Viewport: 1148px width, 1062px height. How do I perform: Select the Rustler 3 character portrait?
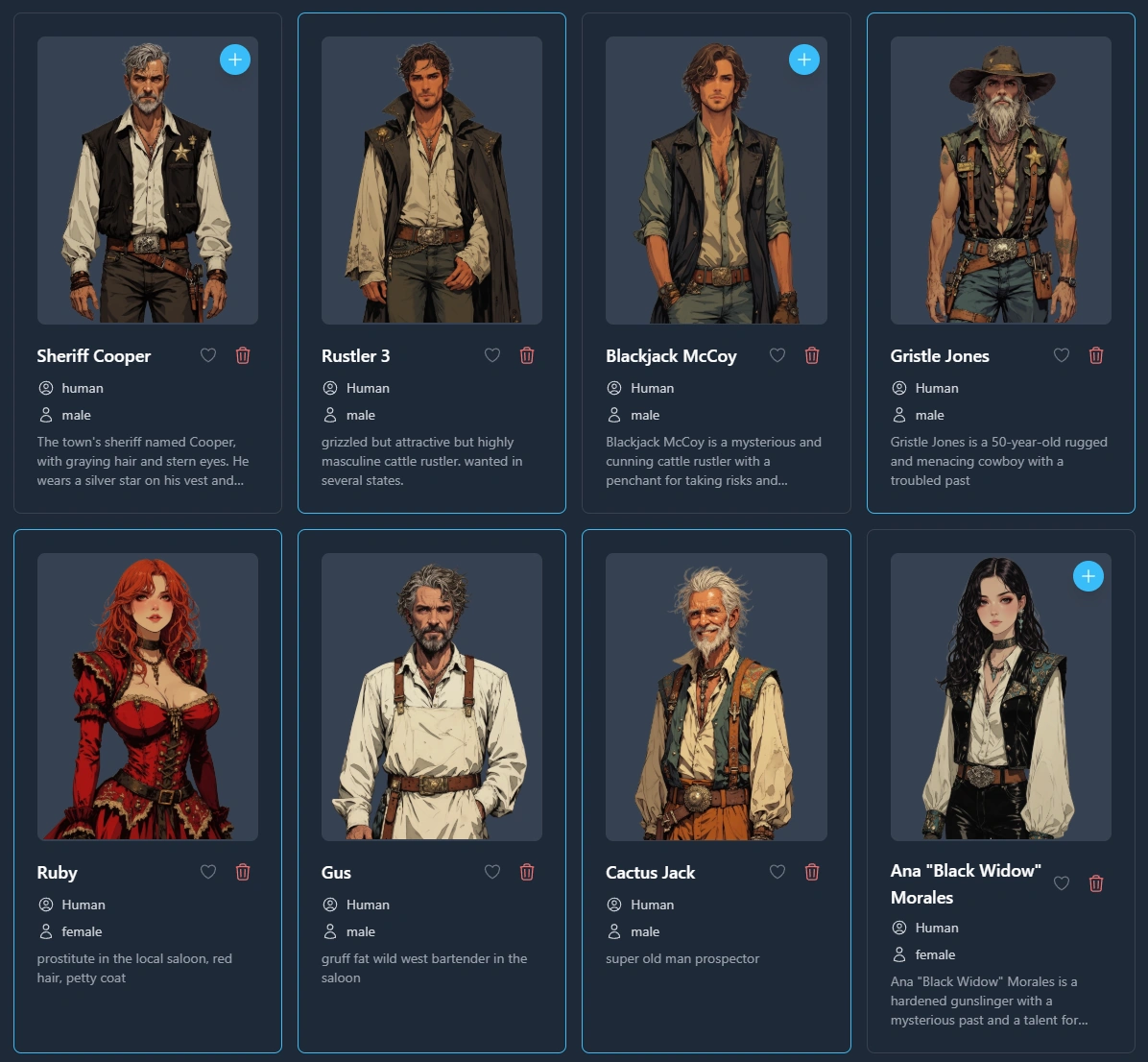click(x=432, y=180)
